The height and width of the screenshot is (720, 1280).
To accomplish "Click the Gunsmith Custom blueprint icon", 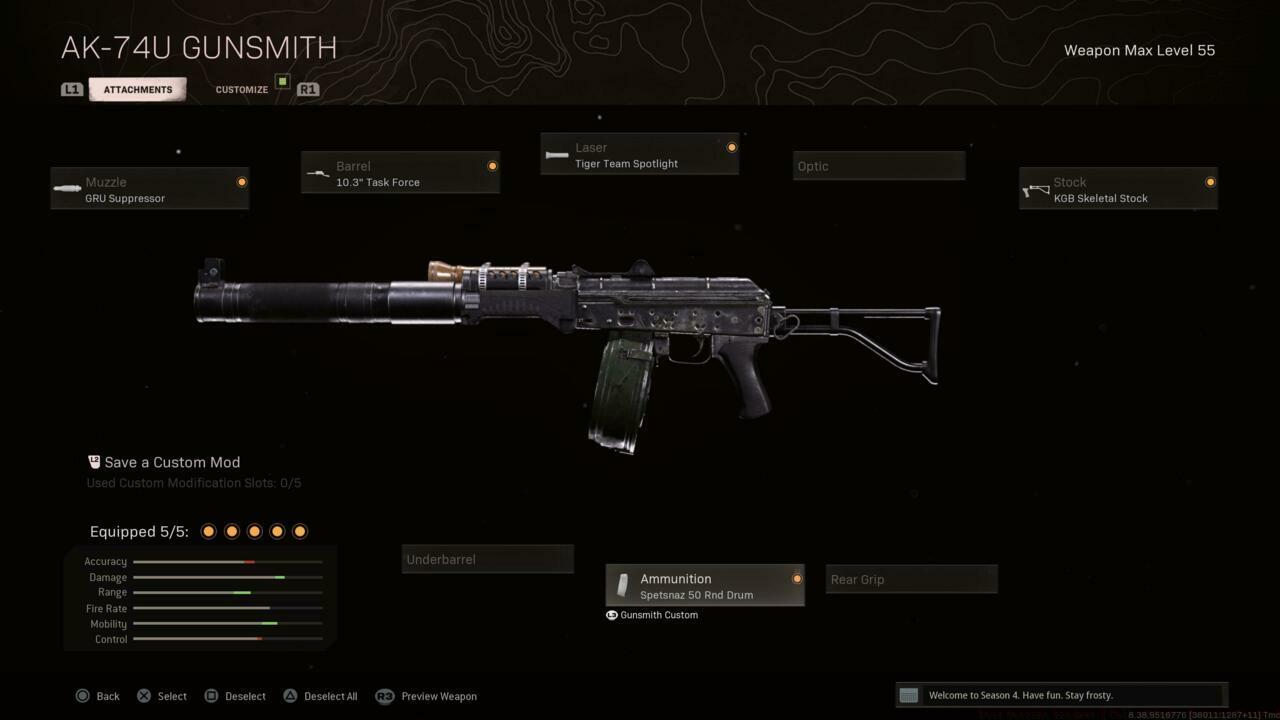I will [x=611, y=615].
